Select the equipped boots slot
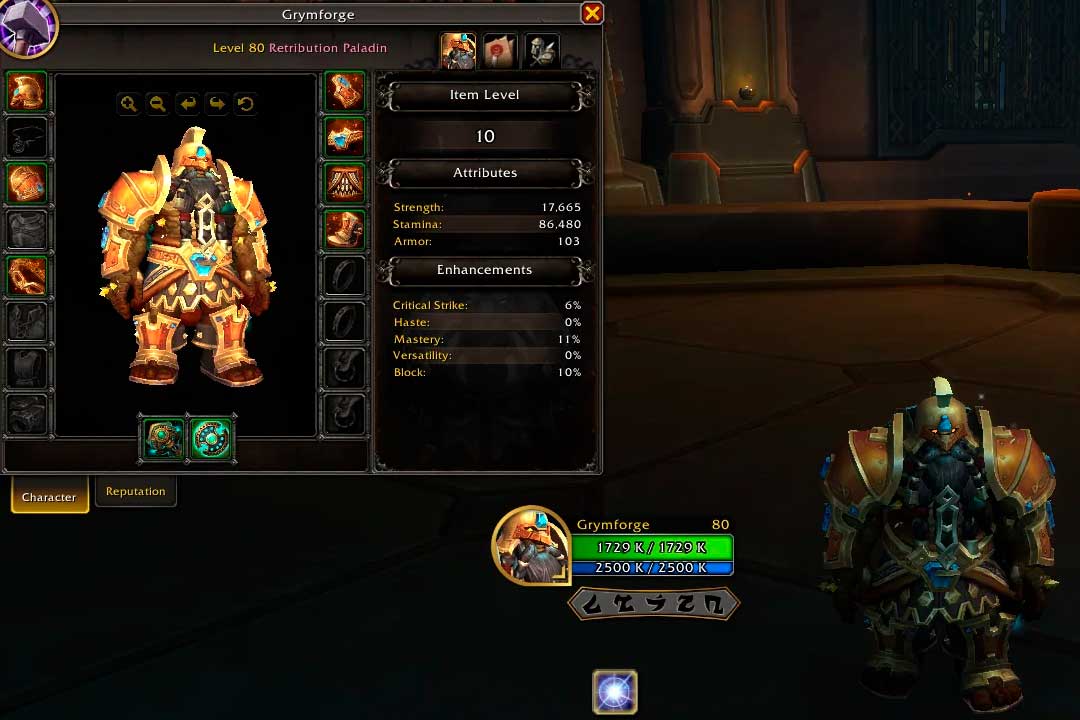 click(345, 229)
